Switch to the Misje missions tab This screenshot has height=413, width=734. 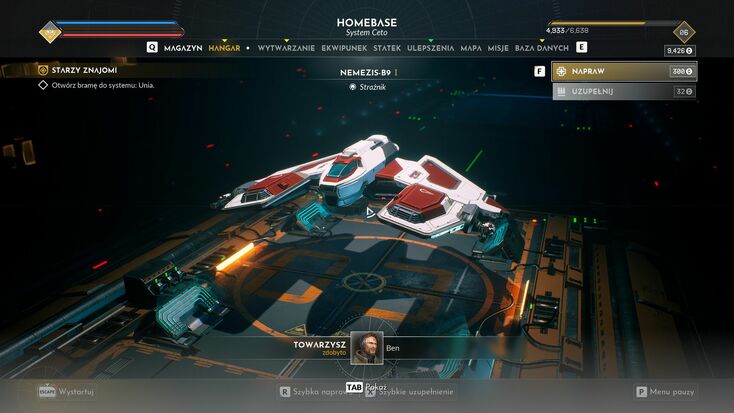[498, 47]
